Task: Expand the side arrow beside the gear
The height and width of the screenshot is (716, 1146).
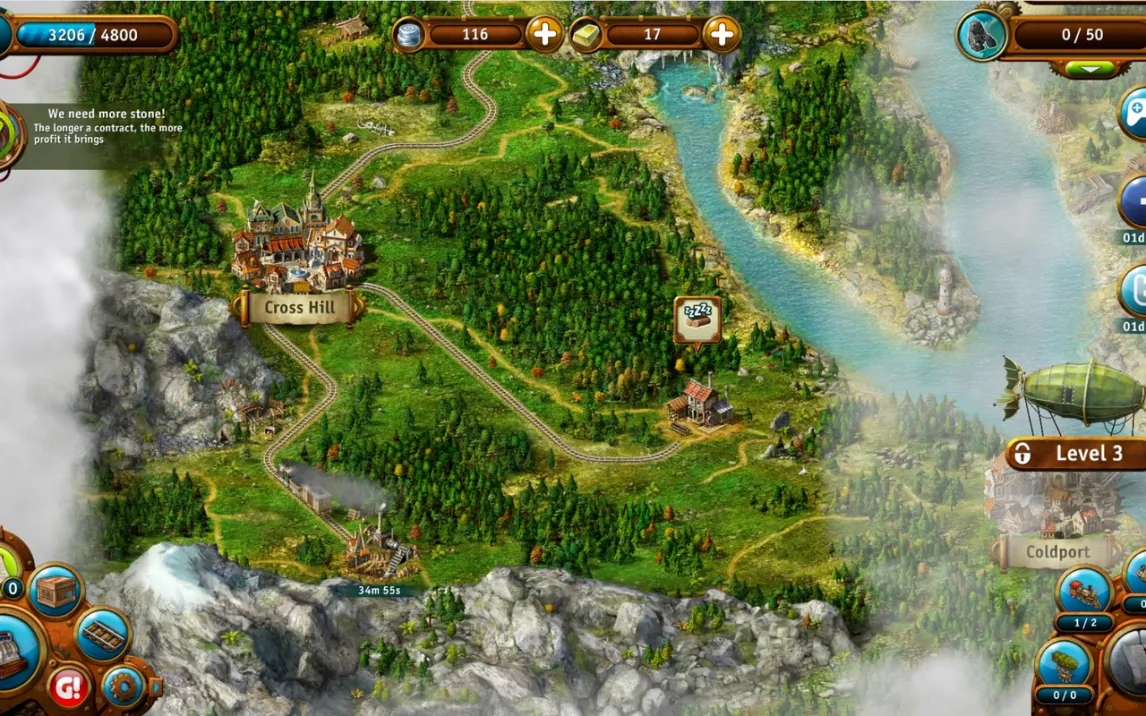Action: click(x=155, y=687)
